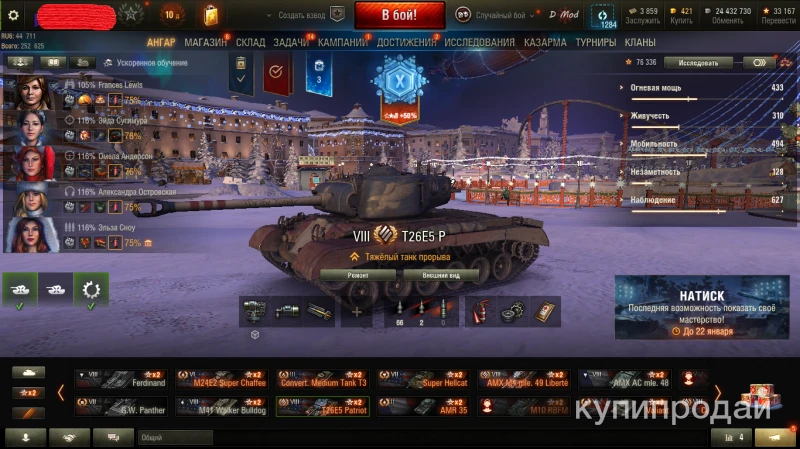The height and width of the screenshot is (449, 800).
Task: Open the ДОСТИЖЕНИЯ tab
Action: pos(406,43)
